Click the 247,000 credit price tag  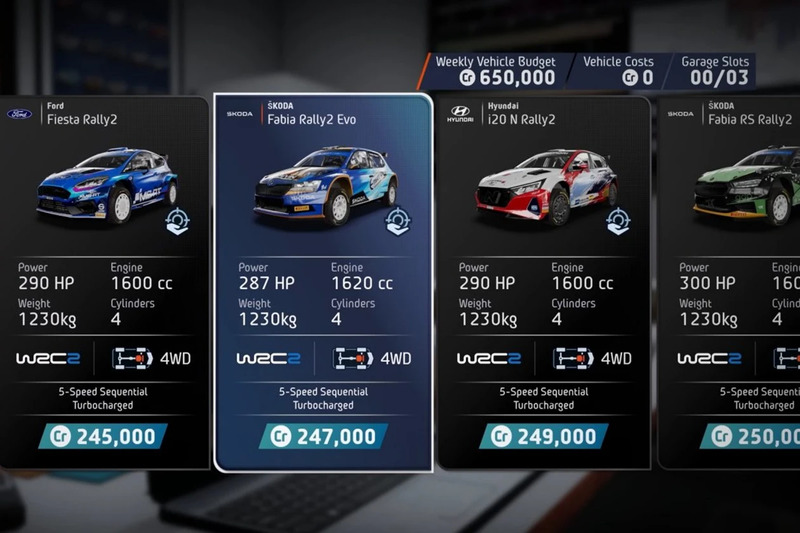click(323, 436)
